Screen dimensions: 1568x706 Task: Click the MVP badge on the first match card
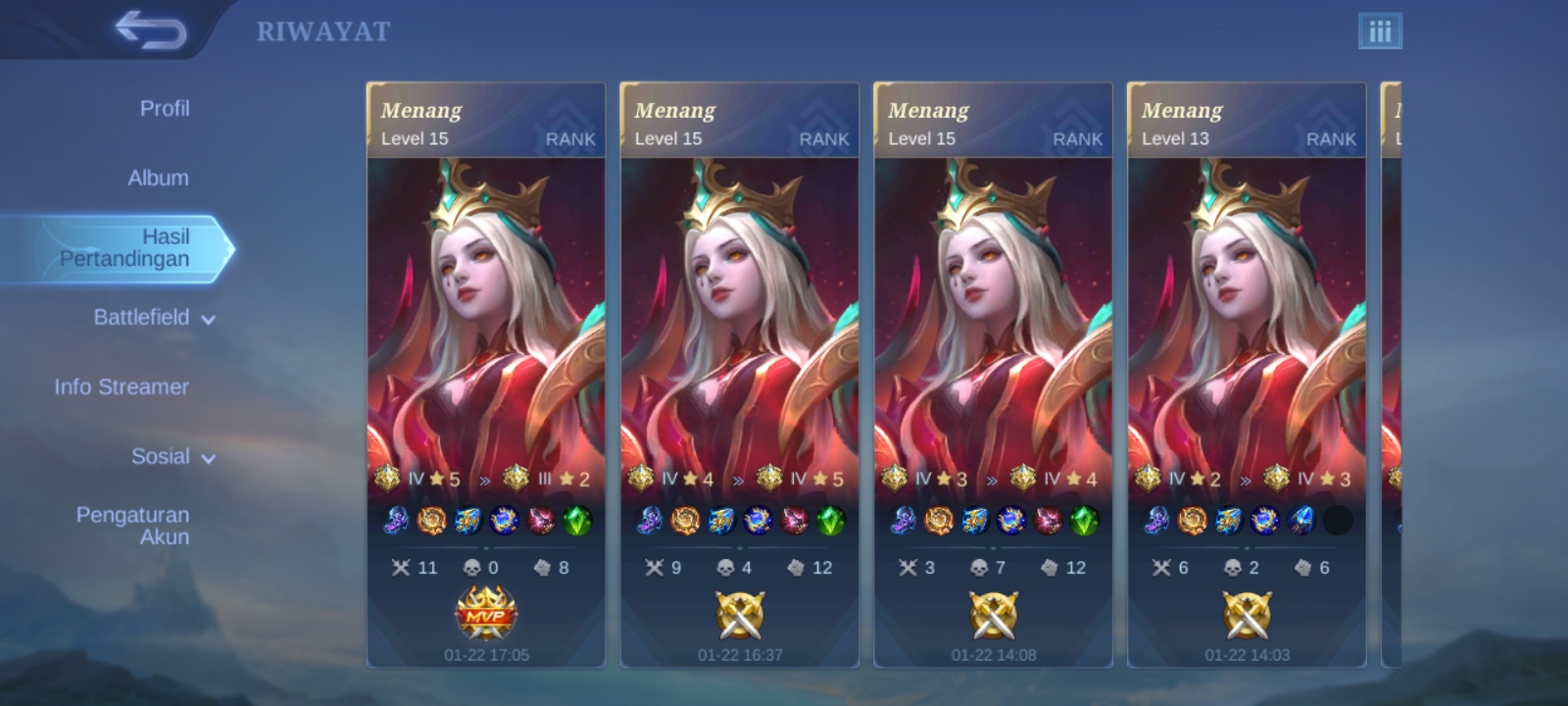[x=487, y=613]
